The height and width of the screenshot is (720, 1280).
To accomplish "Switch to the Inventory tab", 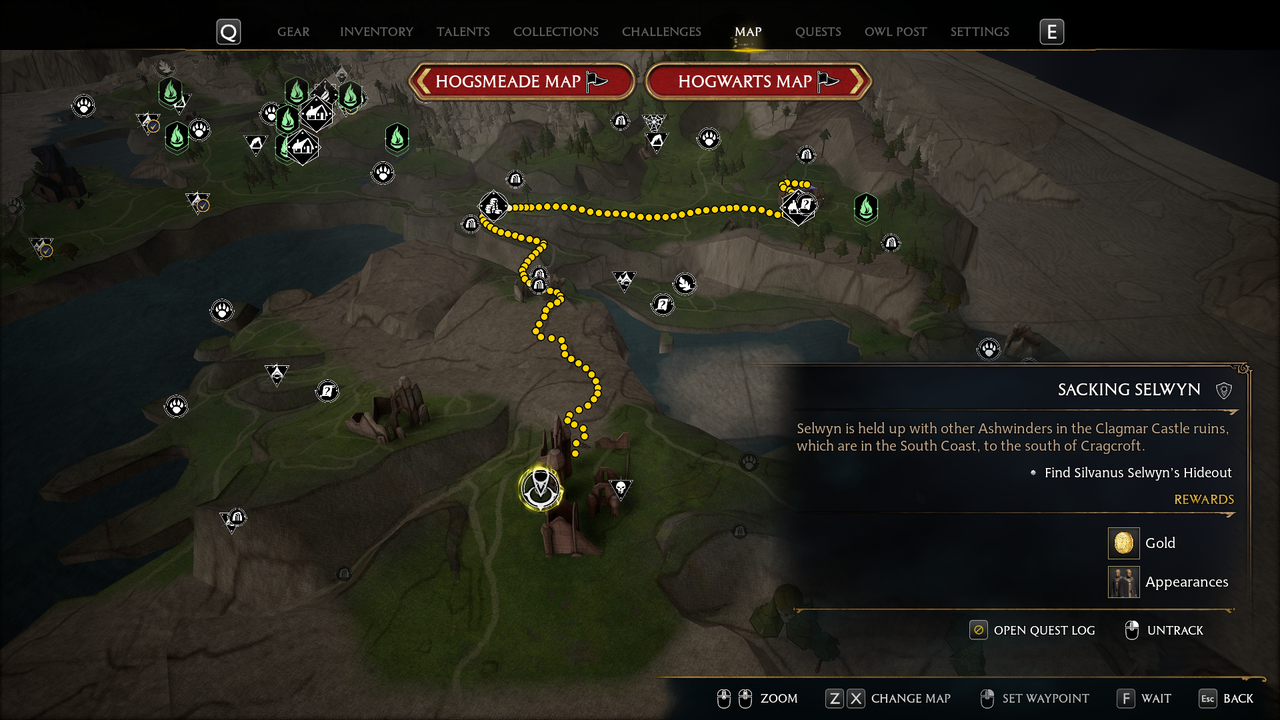I will coord(376,32).
